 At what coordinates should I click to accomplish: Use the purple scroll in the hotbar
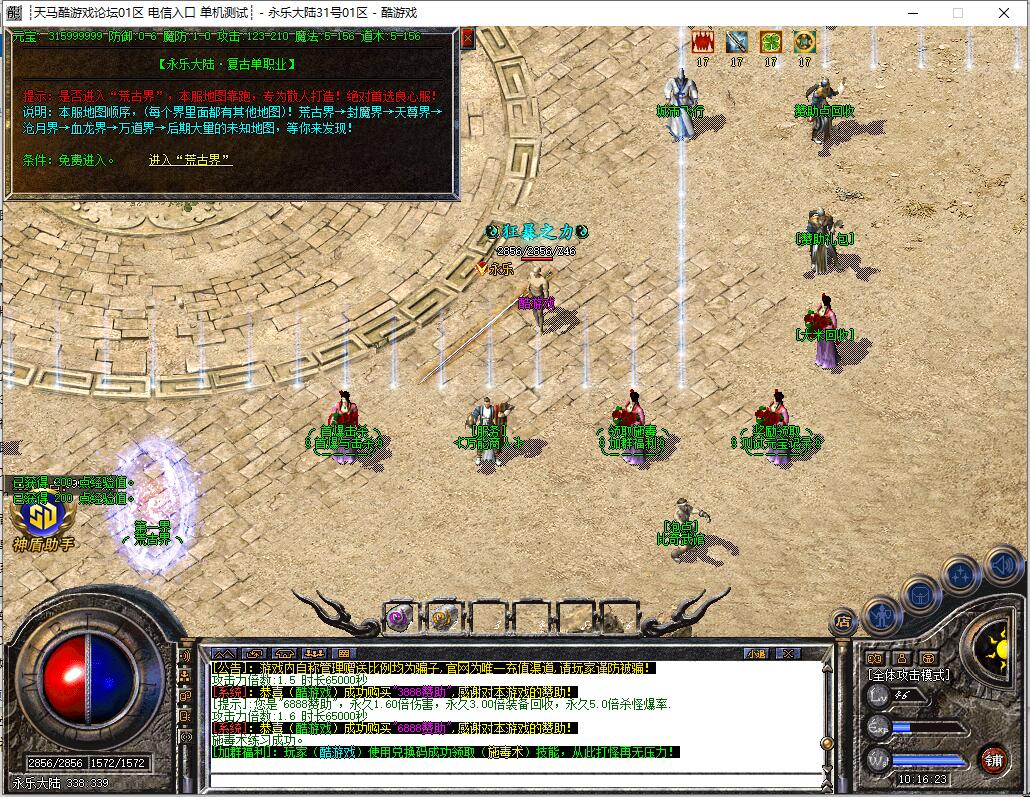coord(401,617)
